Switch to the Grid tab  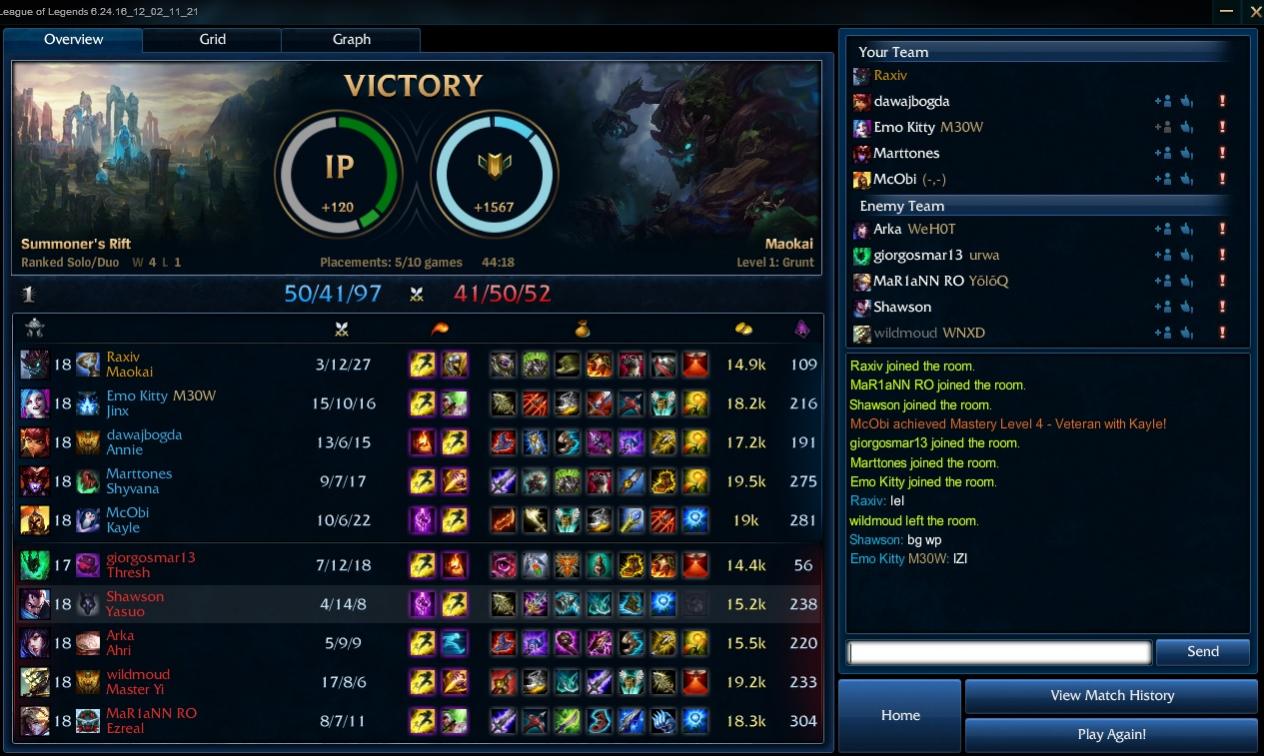pos(212,39)
